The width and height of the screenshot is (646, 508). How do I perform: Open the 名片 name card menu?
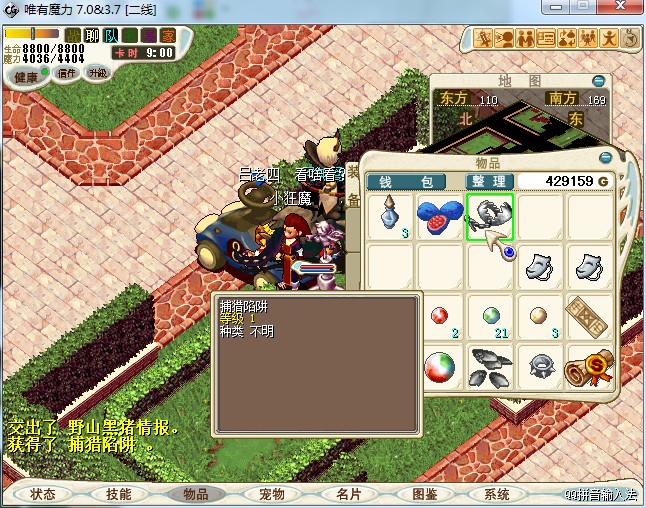tap(347, 494)
